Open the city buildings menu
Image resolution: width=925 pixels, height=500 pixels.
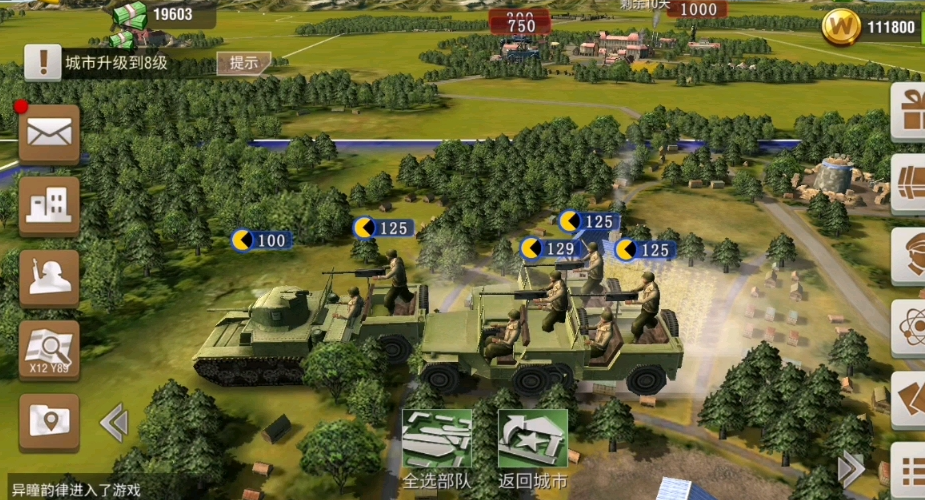point(49,206)
